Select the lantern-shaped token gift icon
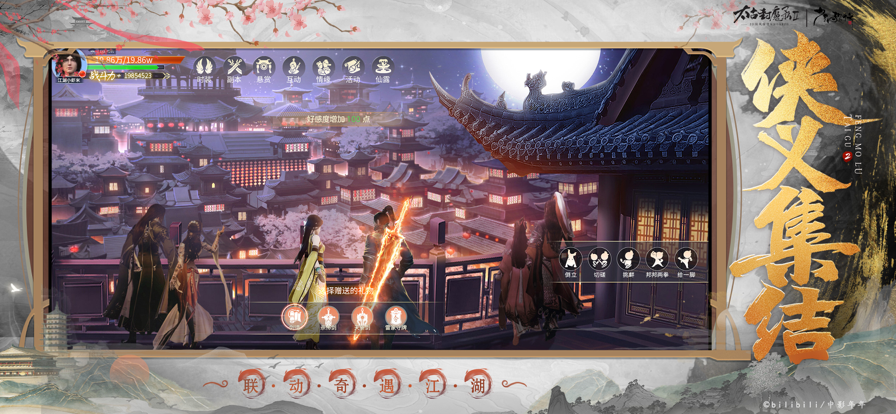 click(x=394, y=317)
